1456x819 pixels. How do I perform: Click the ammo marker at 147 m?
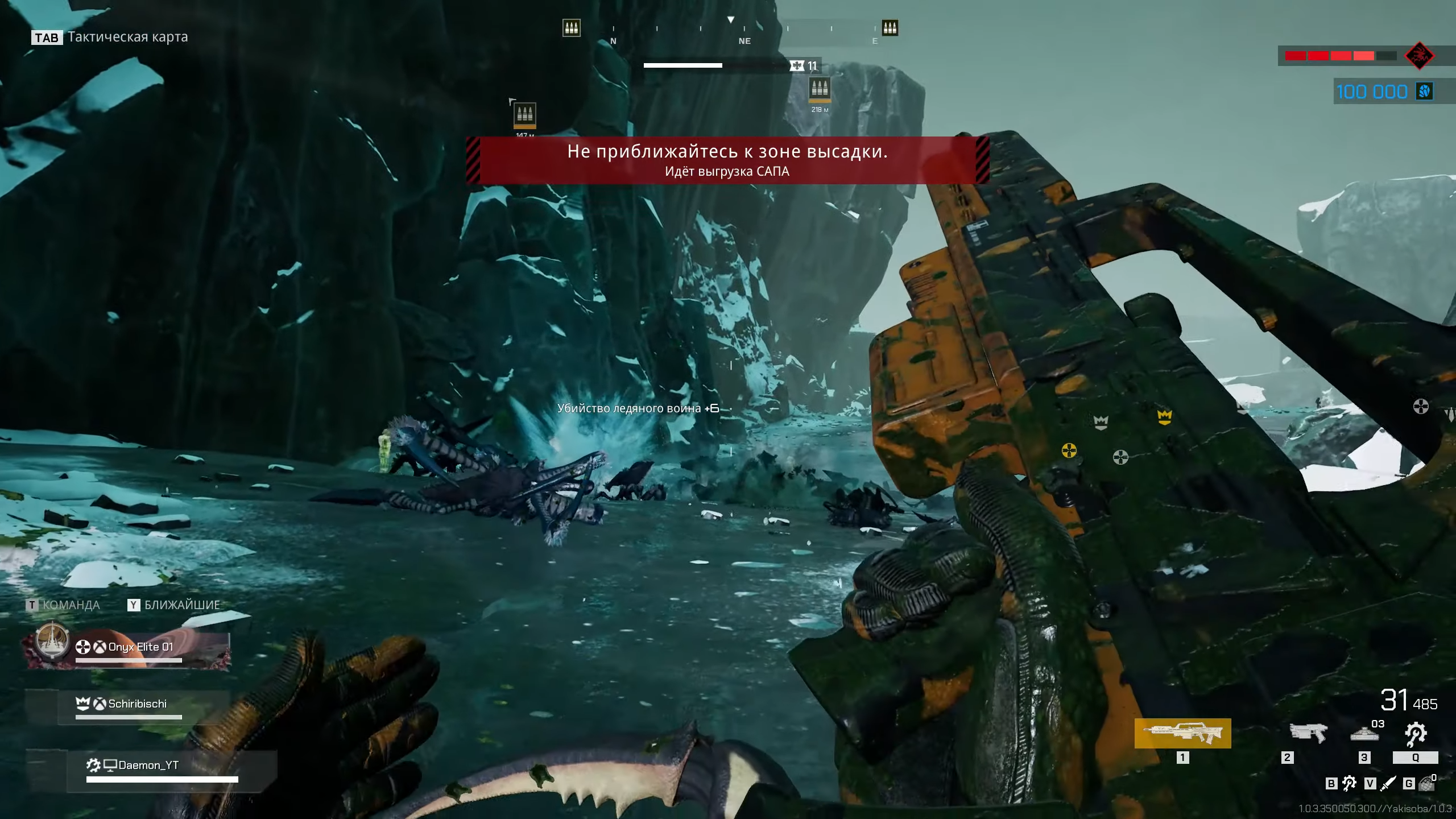tap(524, 114)
